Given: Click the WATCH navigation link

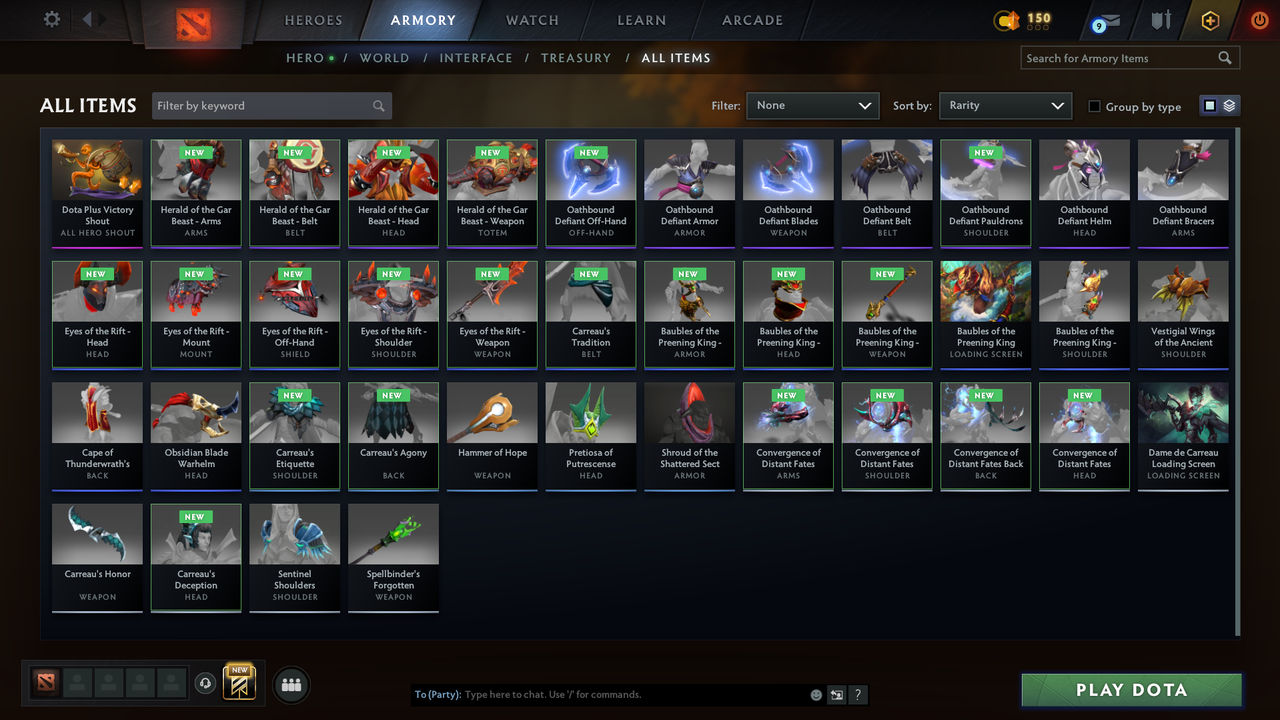Looking at the screenshot, I should (531, 20).
